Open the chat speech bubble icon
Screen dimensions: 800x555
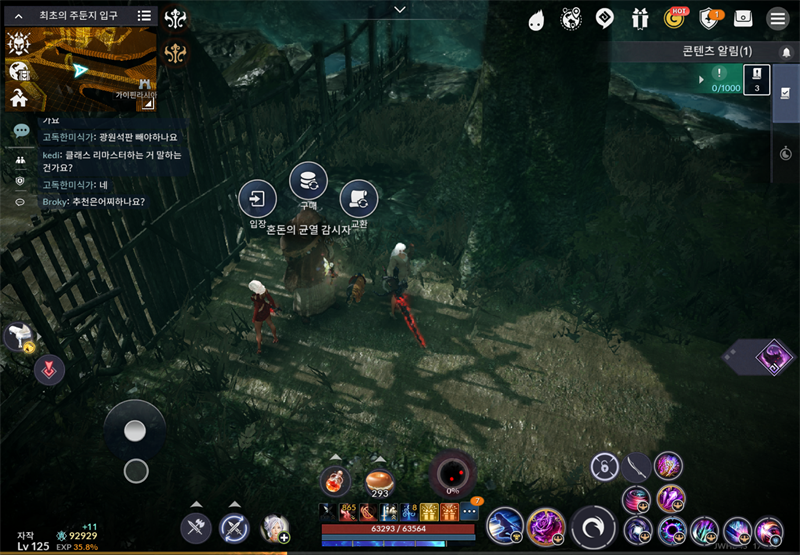point(20,131)
